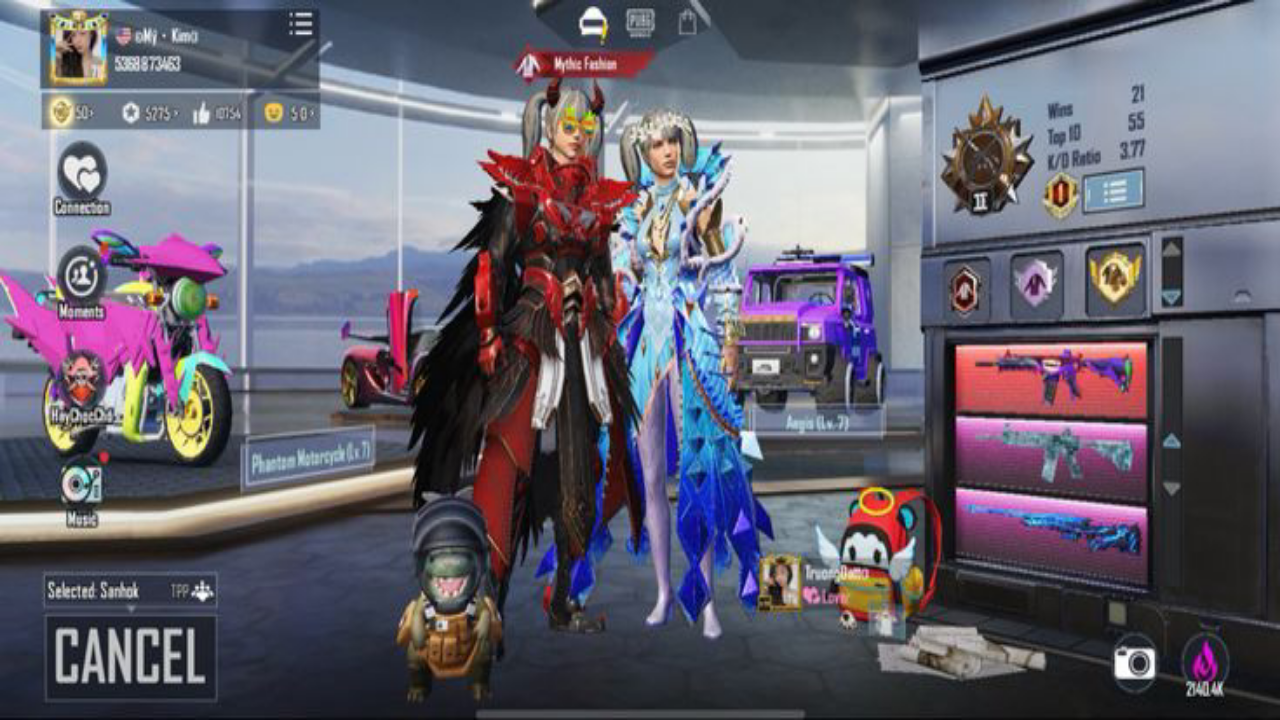Screen dimensions: 1280x720
Task: Give a like with the thumbs-up icon
Action: 202,113
